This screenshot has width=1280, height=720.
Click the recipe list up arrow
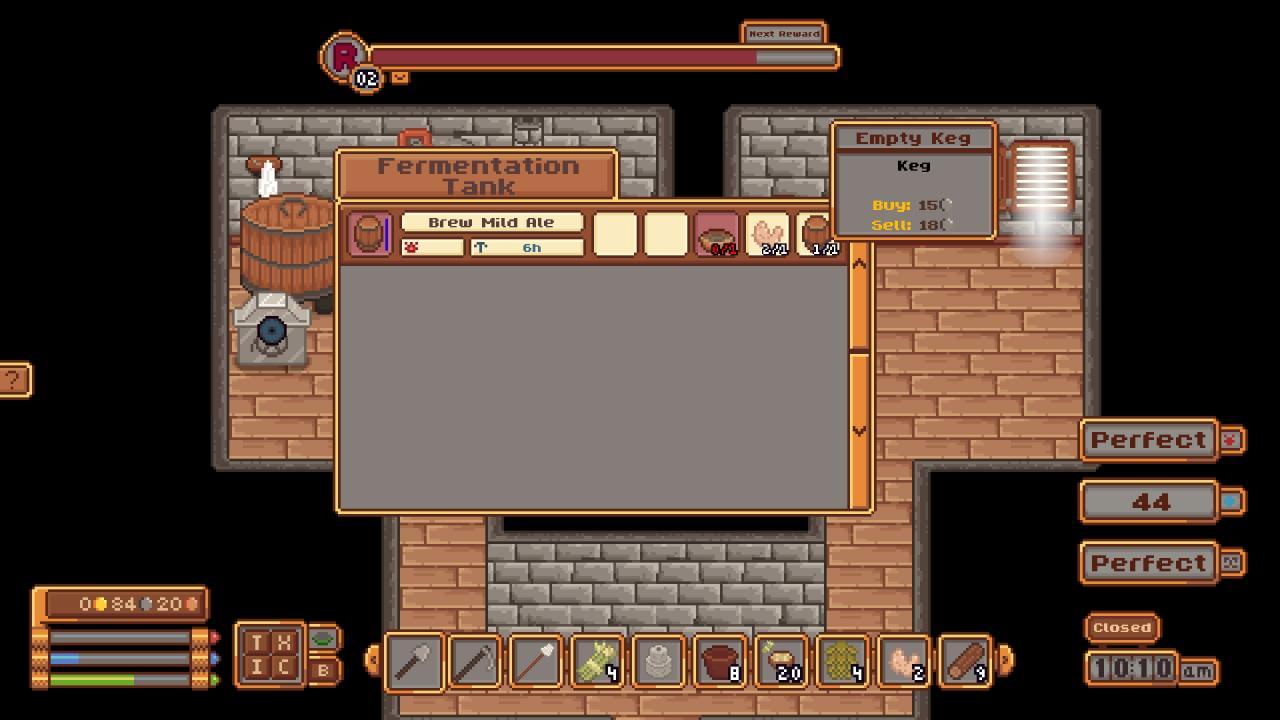859,264
